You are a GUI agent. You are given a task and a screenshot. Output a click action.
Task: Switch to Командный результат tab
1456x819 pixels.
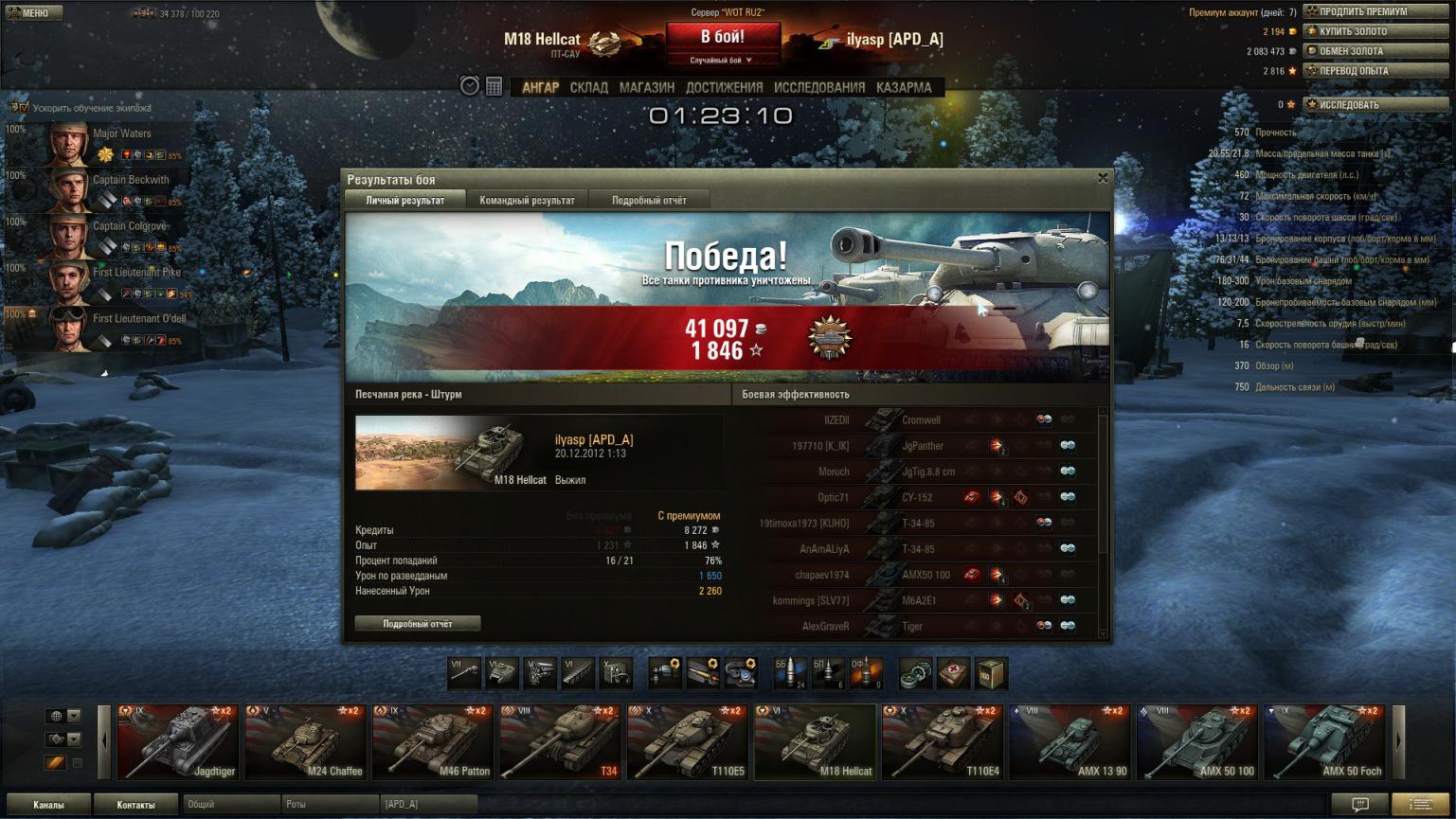527,200
